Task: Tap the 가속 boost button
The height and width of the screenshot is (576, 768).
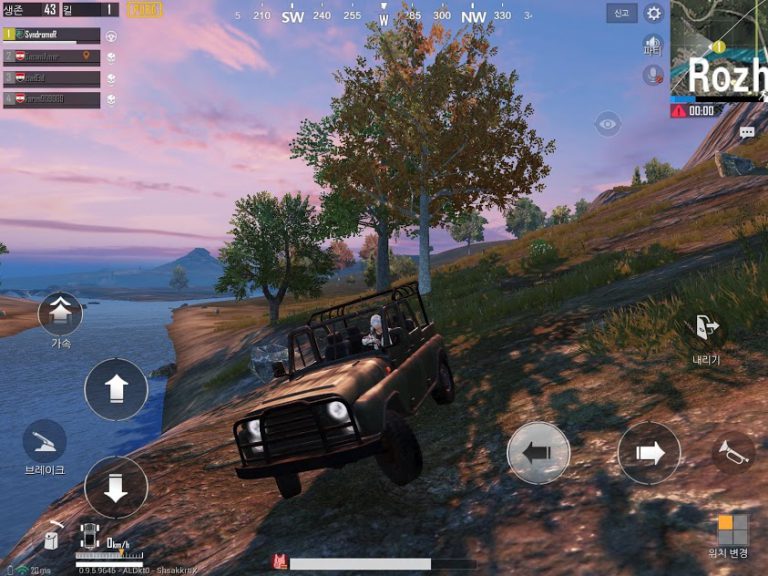Action: click(x=60, y=313)
